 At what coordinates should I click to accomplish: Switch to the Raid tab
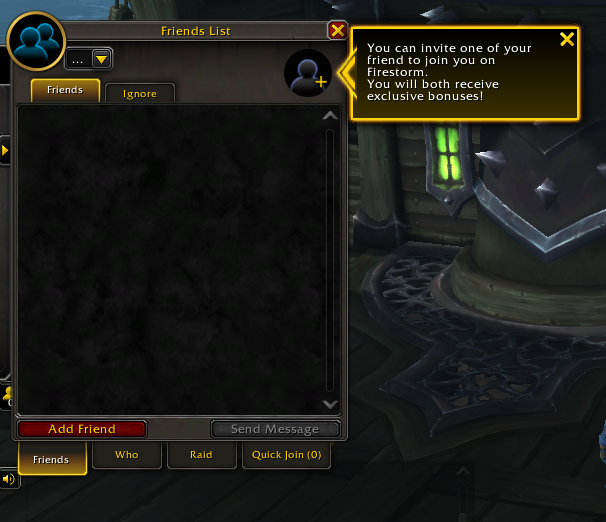(201, 455)
